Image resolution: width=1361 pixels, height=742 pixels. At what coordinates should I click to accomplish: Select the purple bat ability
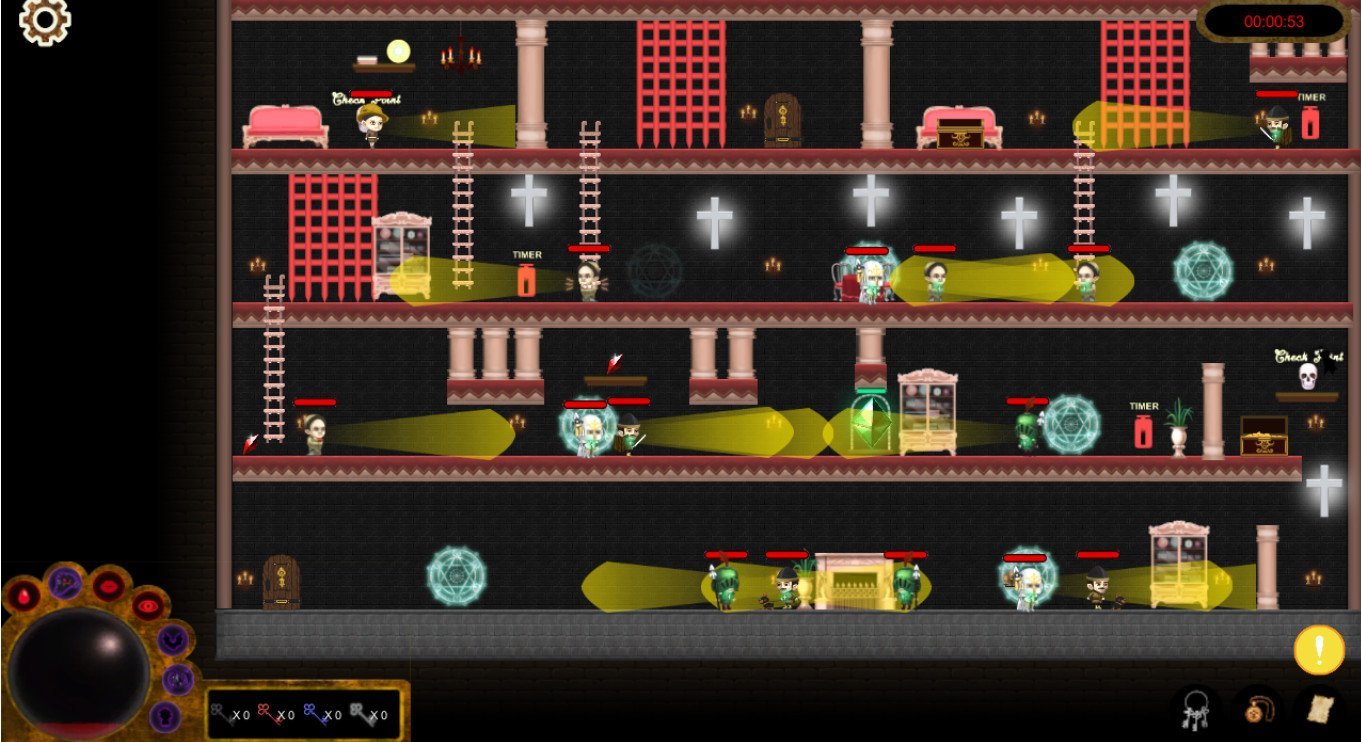tap(173, 640)
